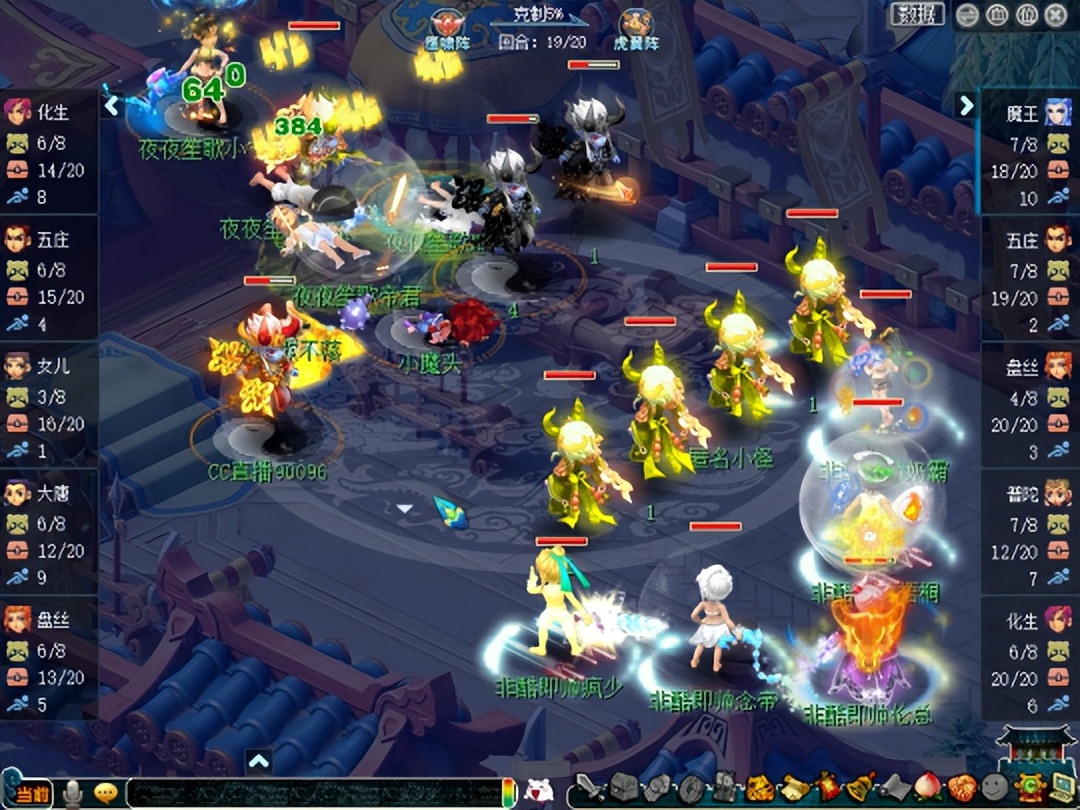This screenshot has height=810, width=1080.
Task: Open the 数据 data panel
Action: pyautogui.click(x=916, y=14)
